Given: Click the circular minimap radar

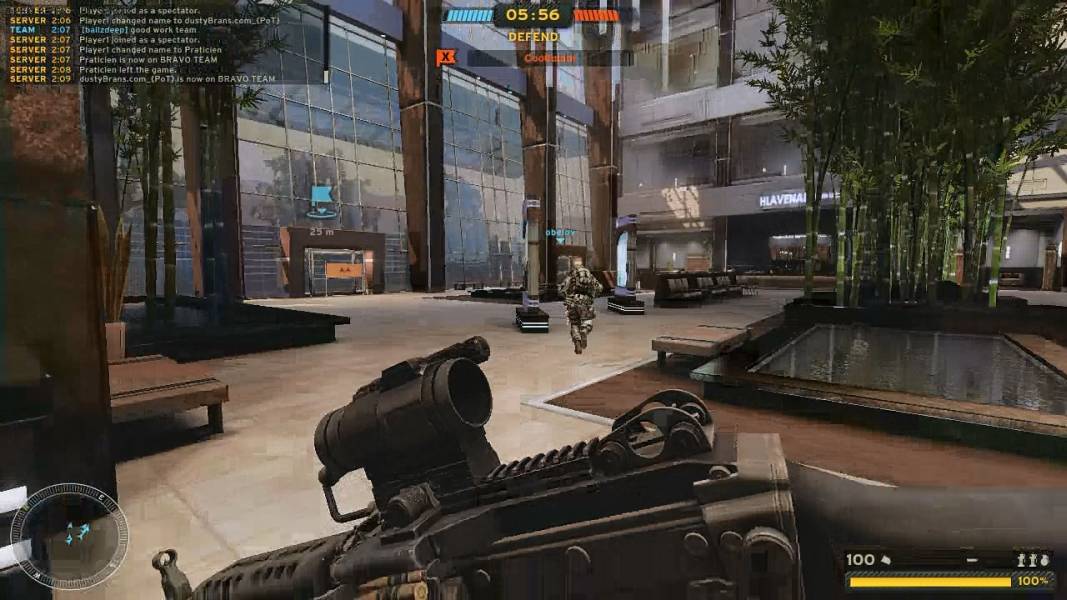Looking at the screenshot, I should point(69,535).
